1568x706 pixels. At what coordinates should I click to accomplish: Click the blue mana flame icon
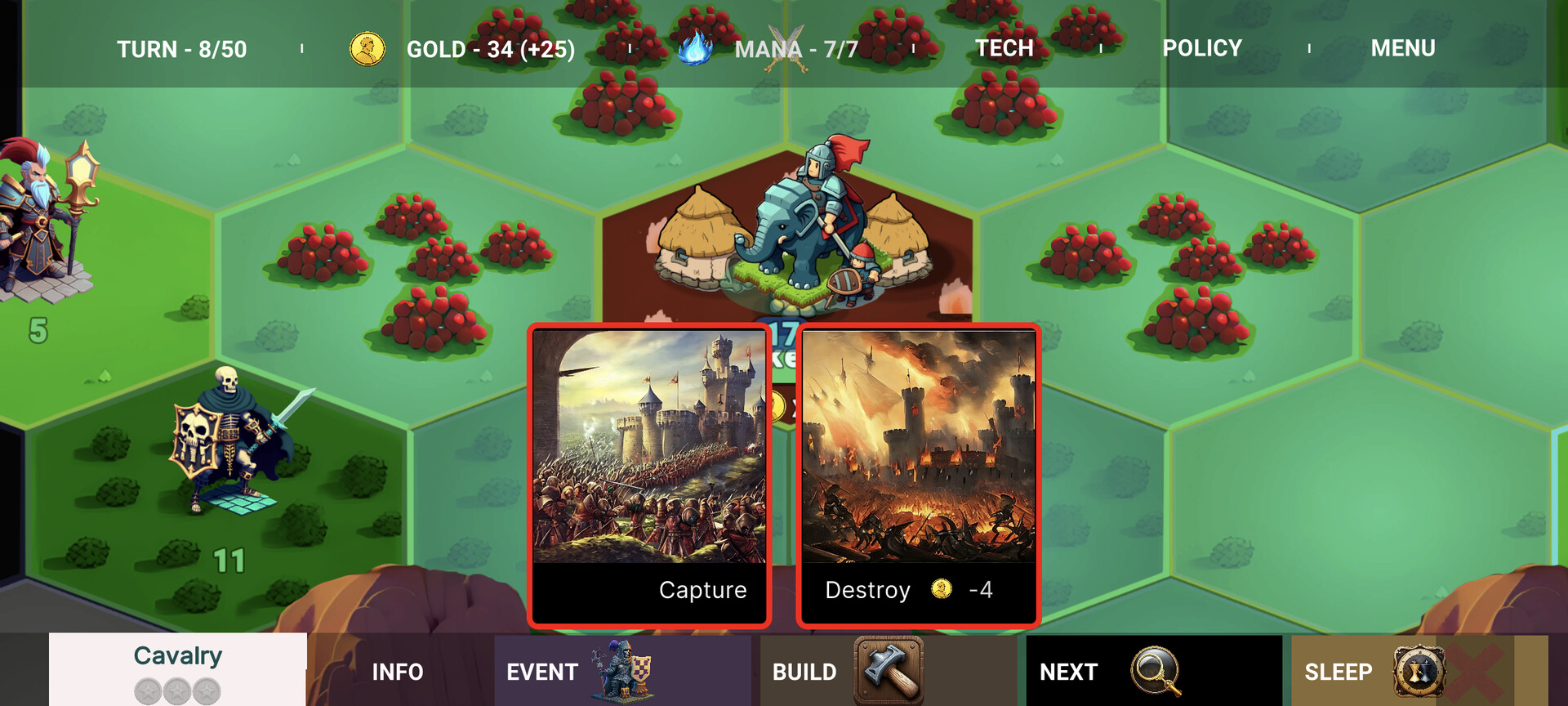(x=693, y=48)
